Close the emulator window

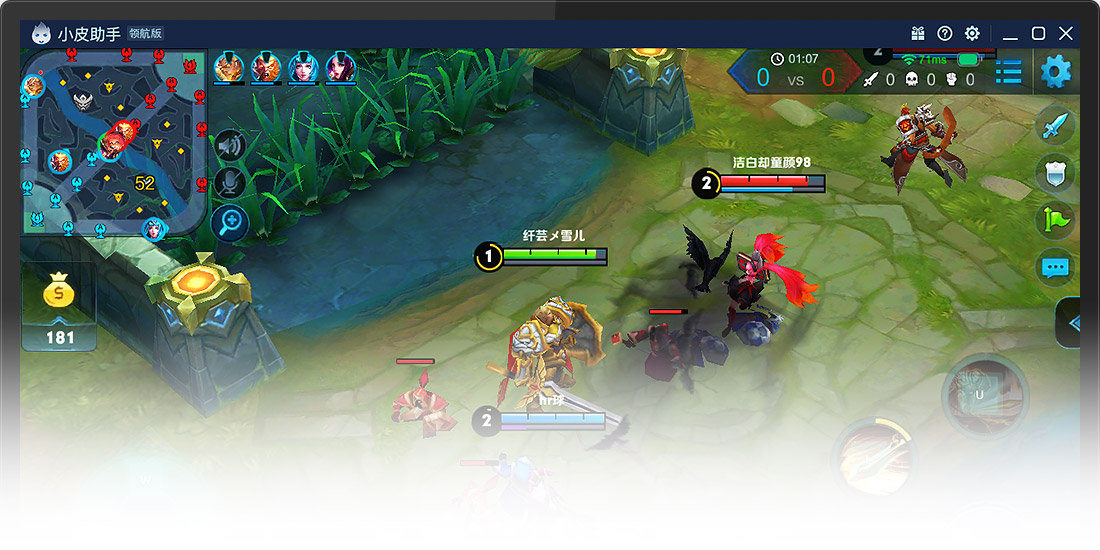(1066, 34)
